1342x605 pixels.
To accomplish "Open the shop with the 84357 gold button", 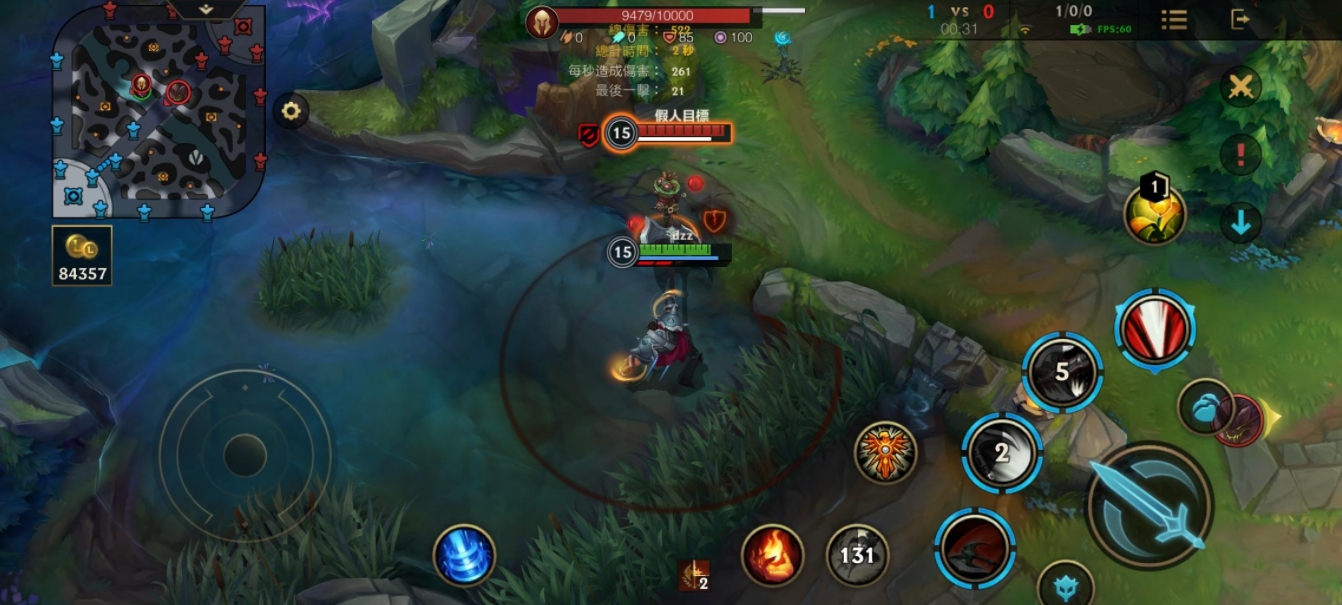I will pos(82,256).
